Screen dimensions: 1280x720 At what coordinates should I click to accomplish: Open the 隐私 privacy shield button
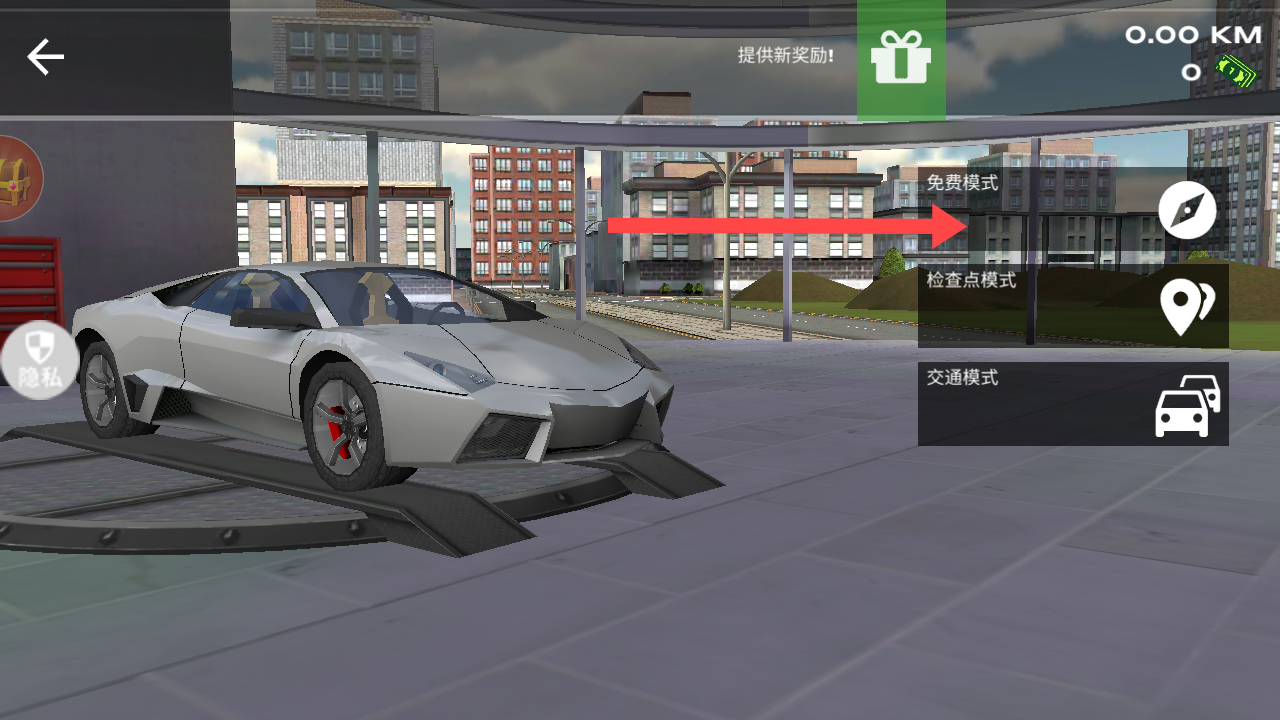coord(39,360)
